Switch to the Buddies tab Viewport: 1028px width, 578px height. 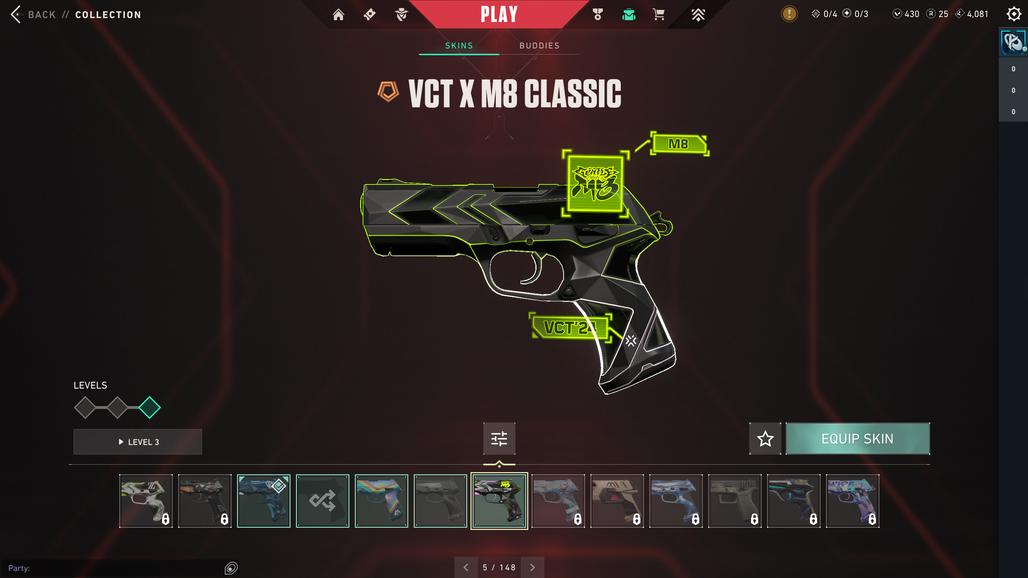coord(539,46)
